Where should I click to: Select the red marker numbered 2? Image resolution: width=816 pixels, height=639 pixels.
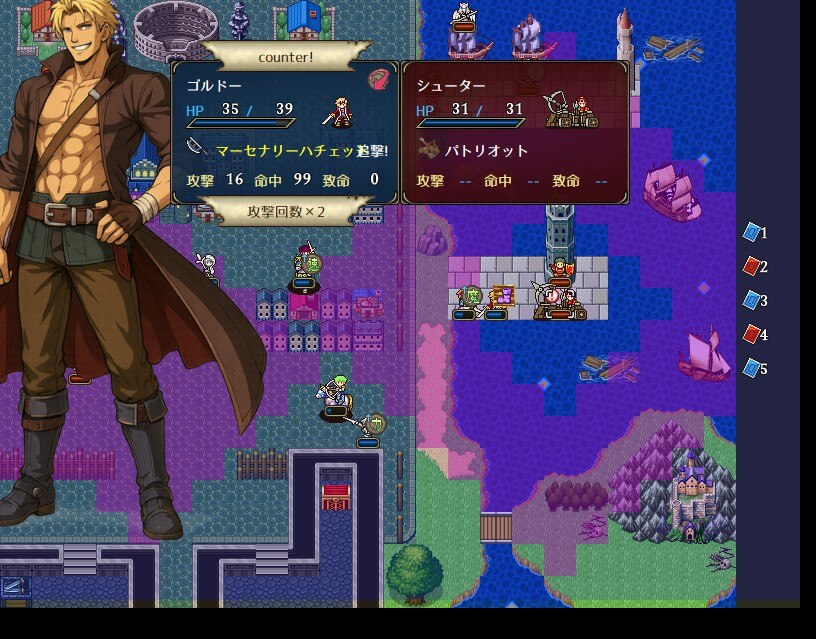(x=754, y=267)
